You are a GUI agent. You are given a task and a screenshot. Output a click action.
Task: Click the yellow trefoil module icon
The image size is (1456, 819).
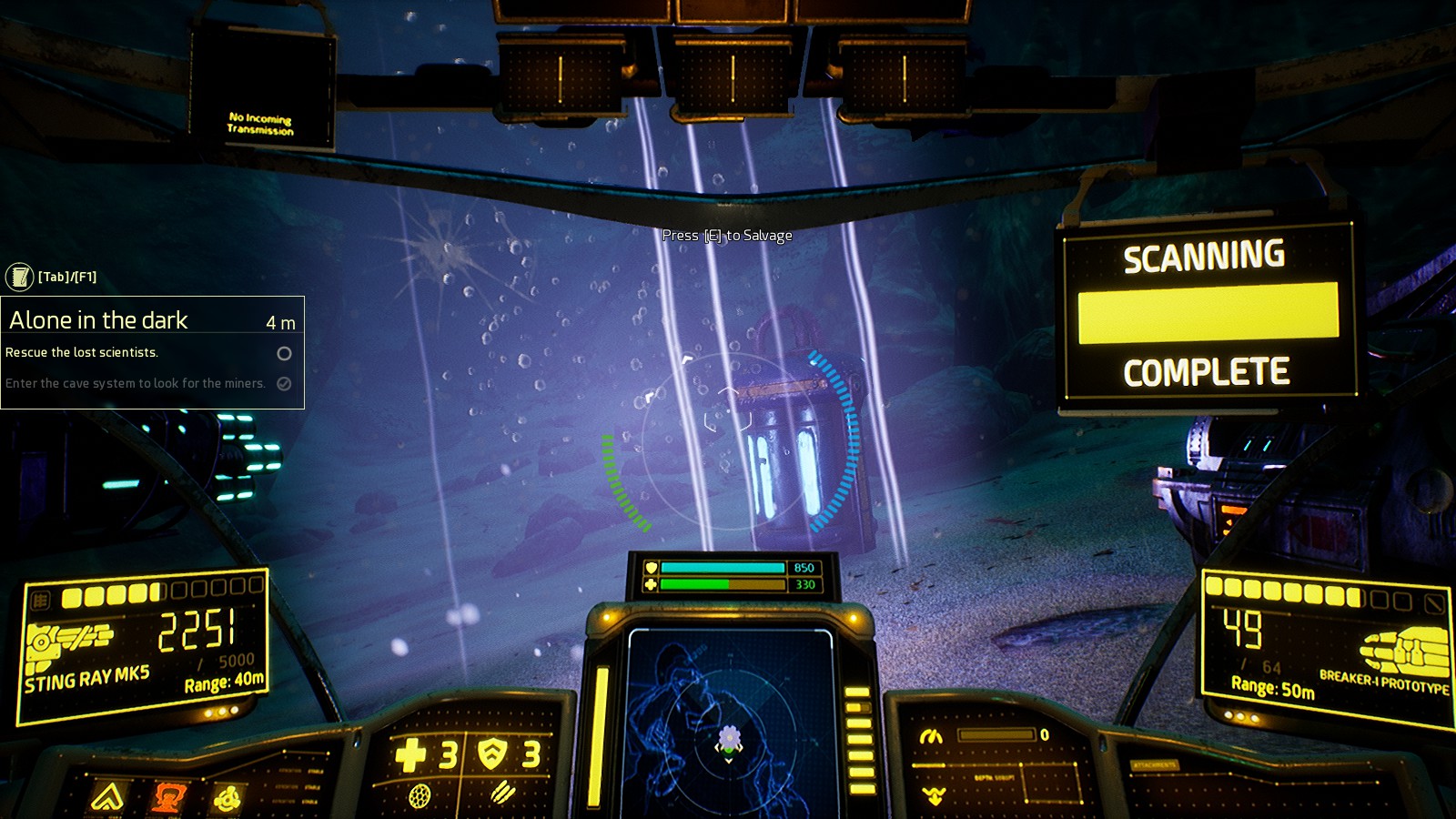click(226, 800)
